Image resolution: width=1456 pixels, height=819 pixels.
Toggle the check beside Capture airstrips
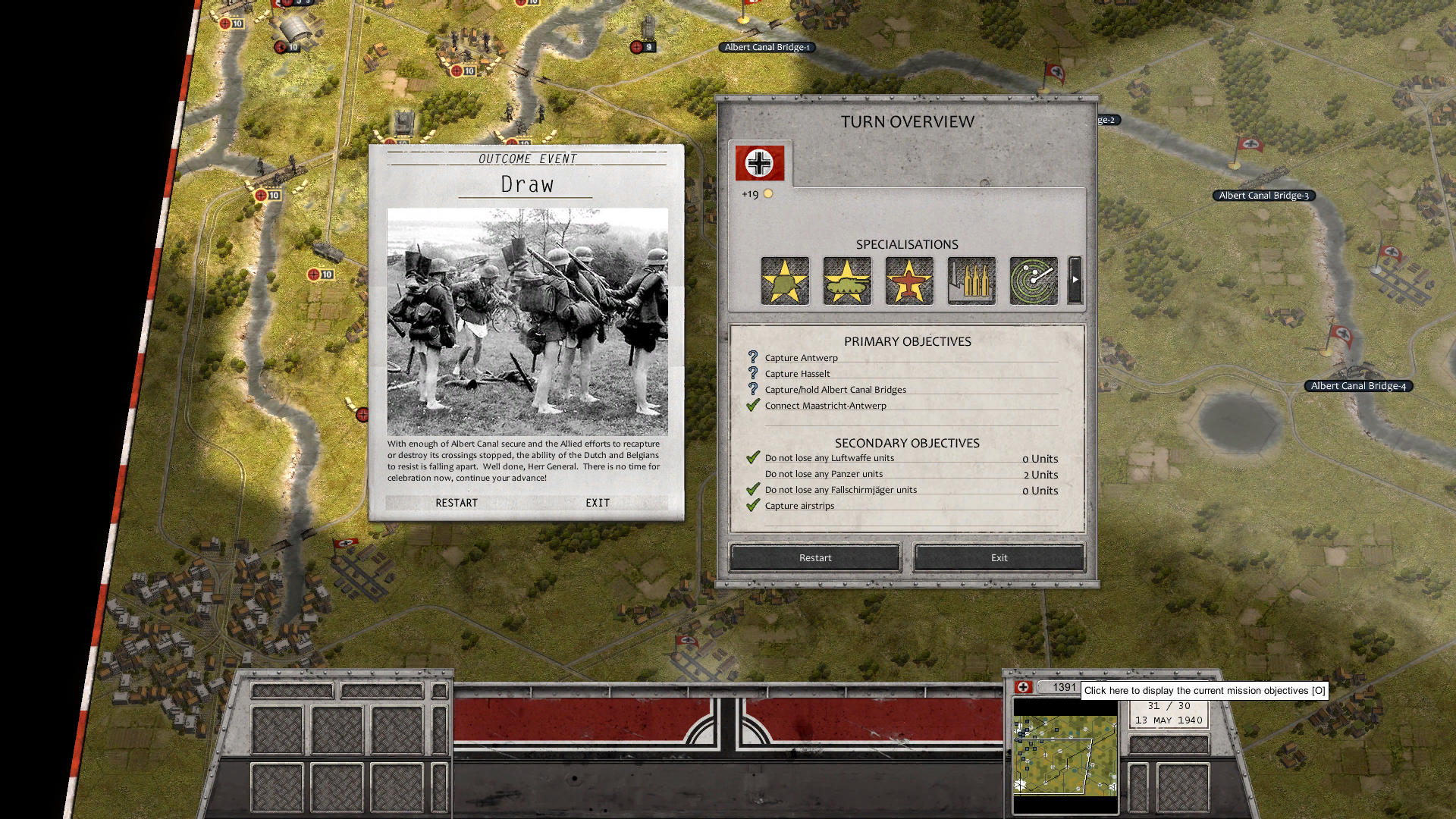752,505
